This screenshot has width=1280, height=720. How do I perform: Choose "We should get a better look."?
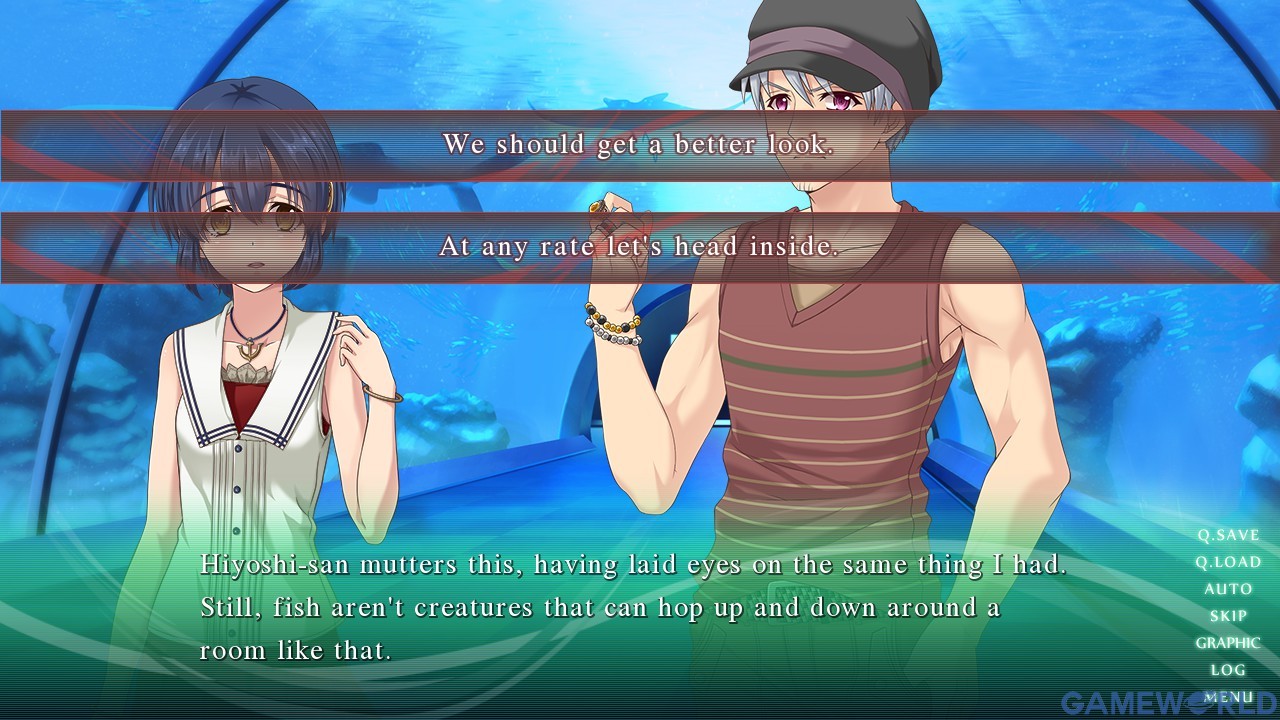pos(639,145)
